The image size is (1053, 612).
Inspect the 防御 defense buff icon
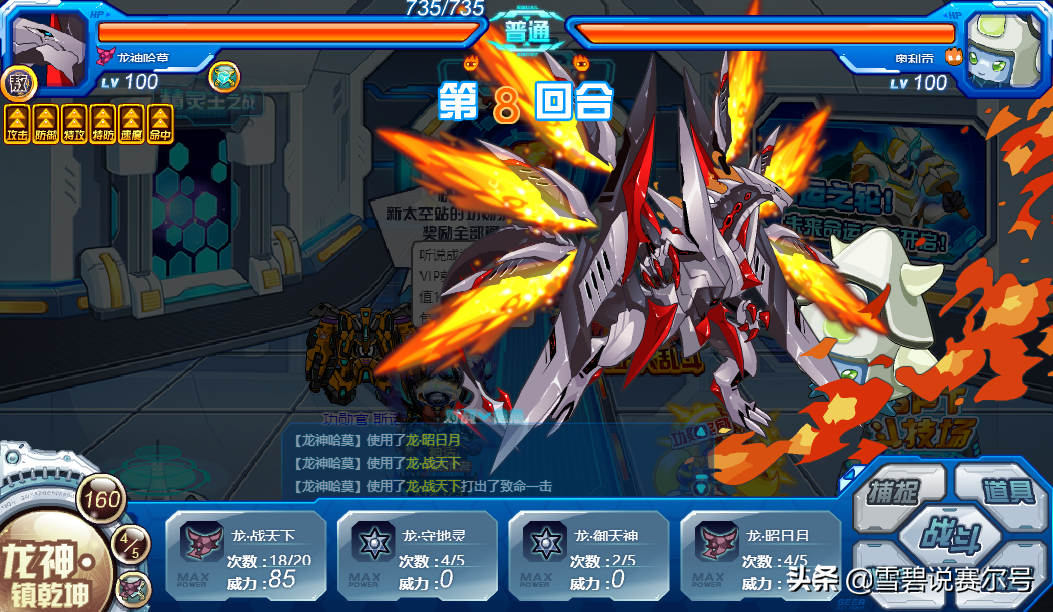pyautogui.click(x=46, y=124)
